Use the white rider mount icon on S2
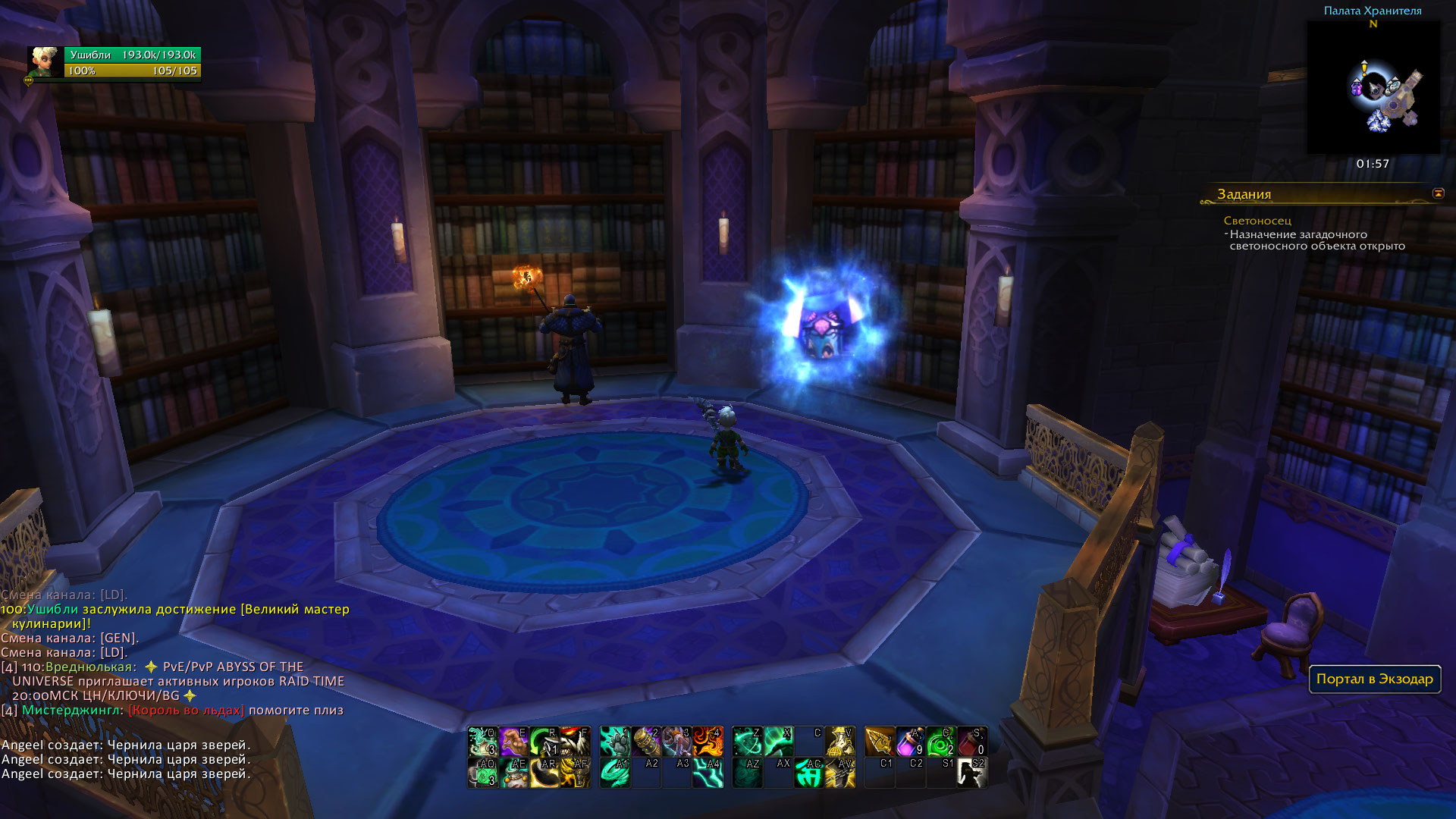This screenshot has width=1456, height=819. pos(972,773)
